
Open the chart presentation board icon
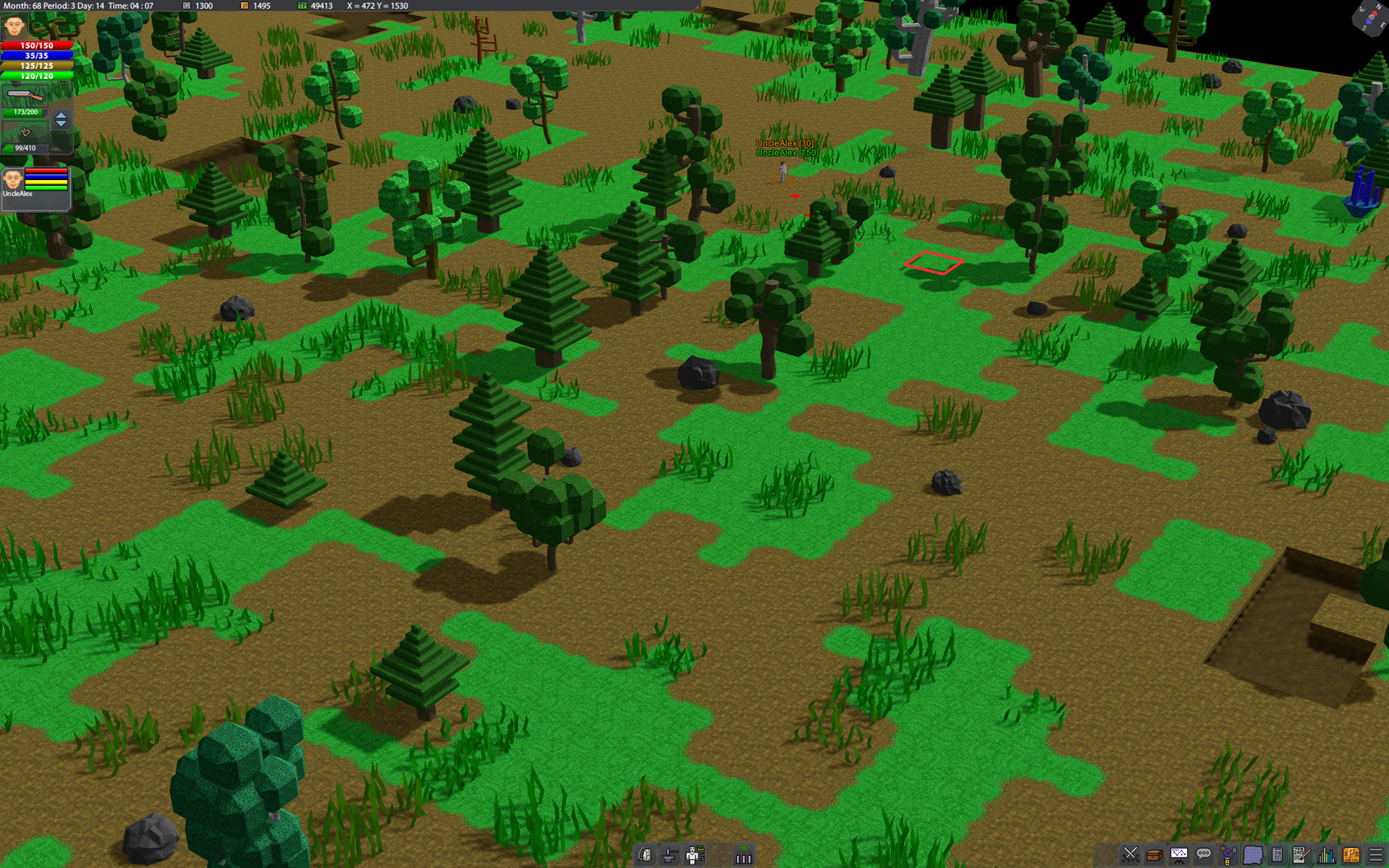[1178, 856]
